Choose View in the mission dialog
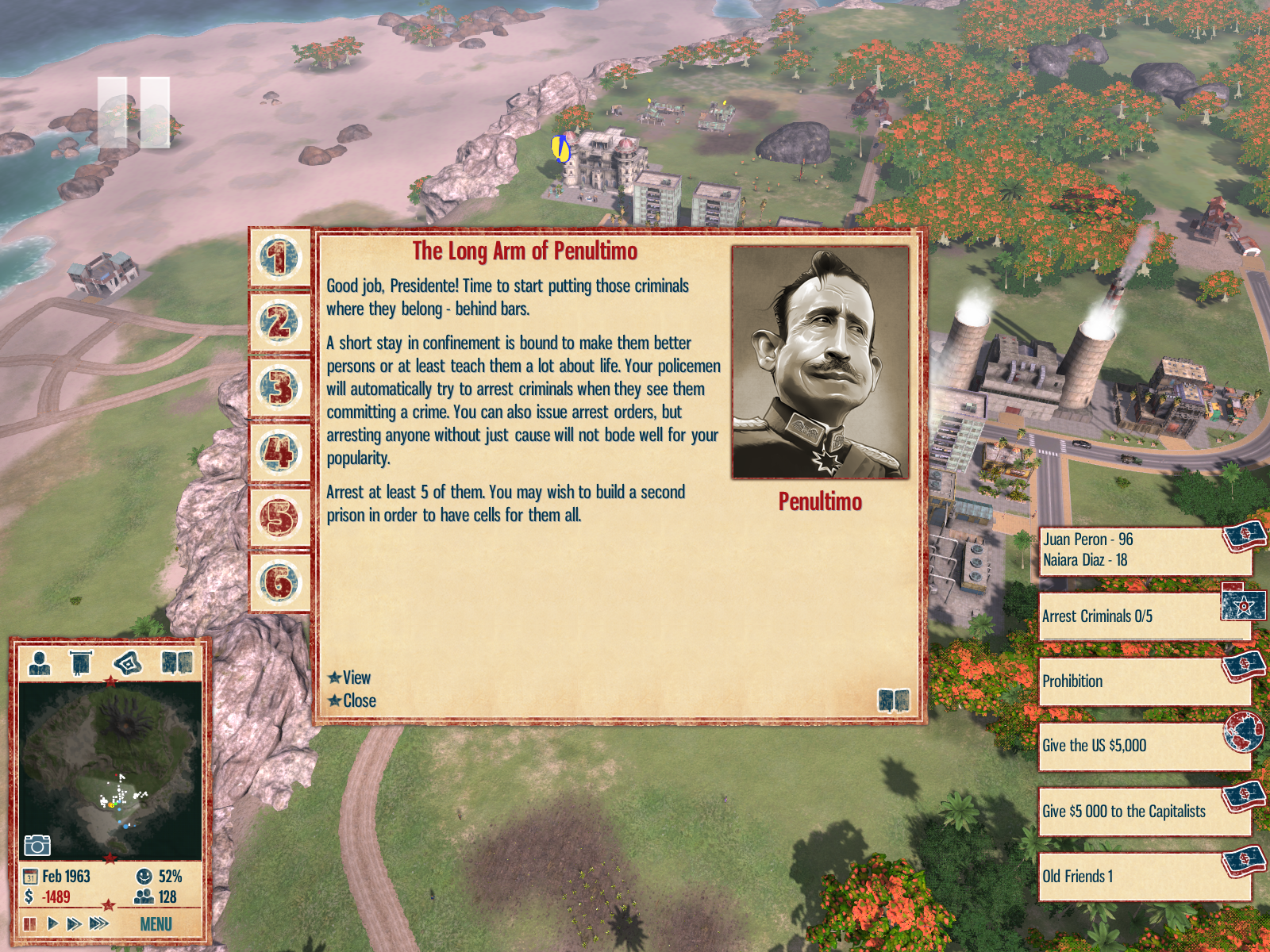 356,678
